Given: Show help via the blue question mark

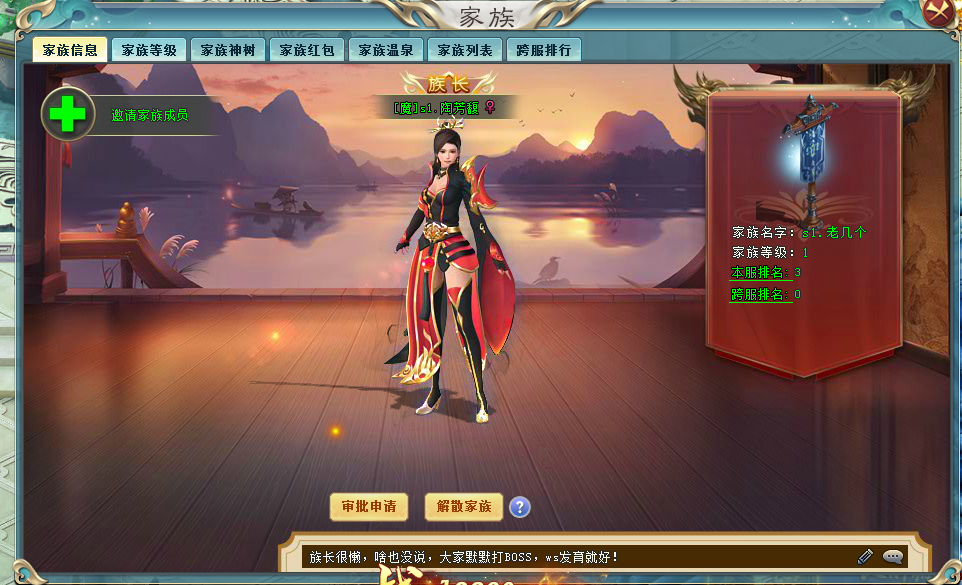Looking at the screenshot, I should pos(519,507).
